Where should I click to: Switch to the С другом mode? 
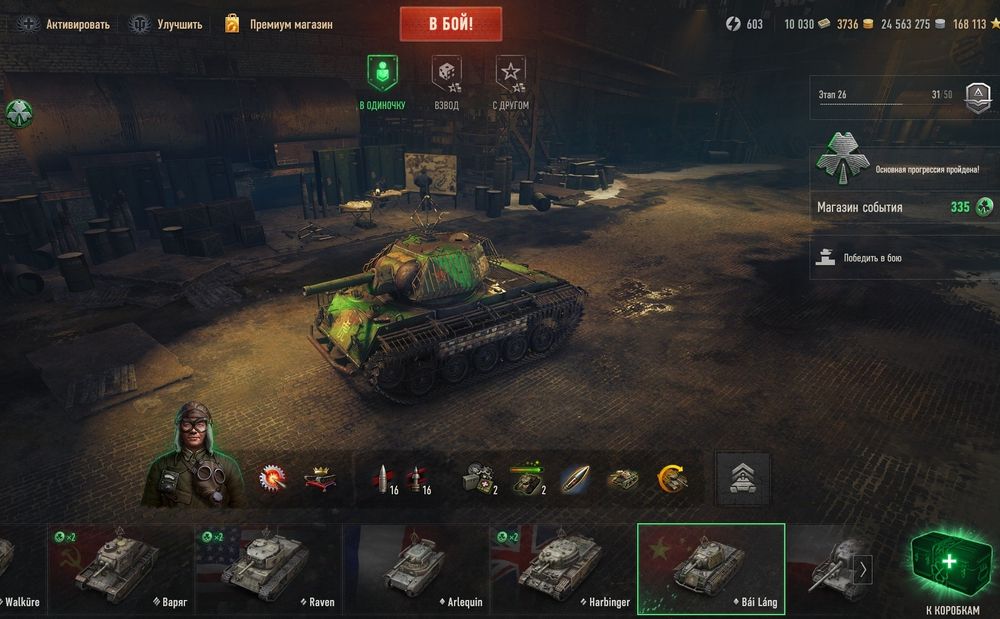coord(510,82)
